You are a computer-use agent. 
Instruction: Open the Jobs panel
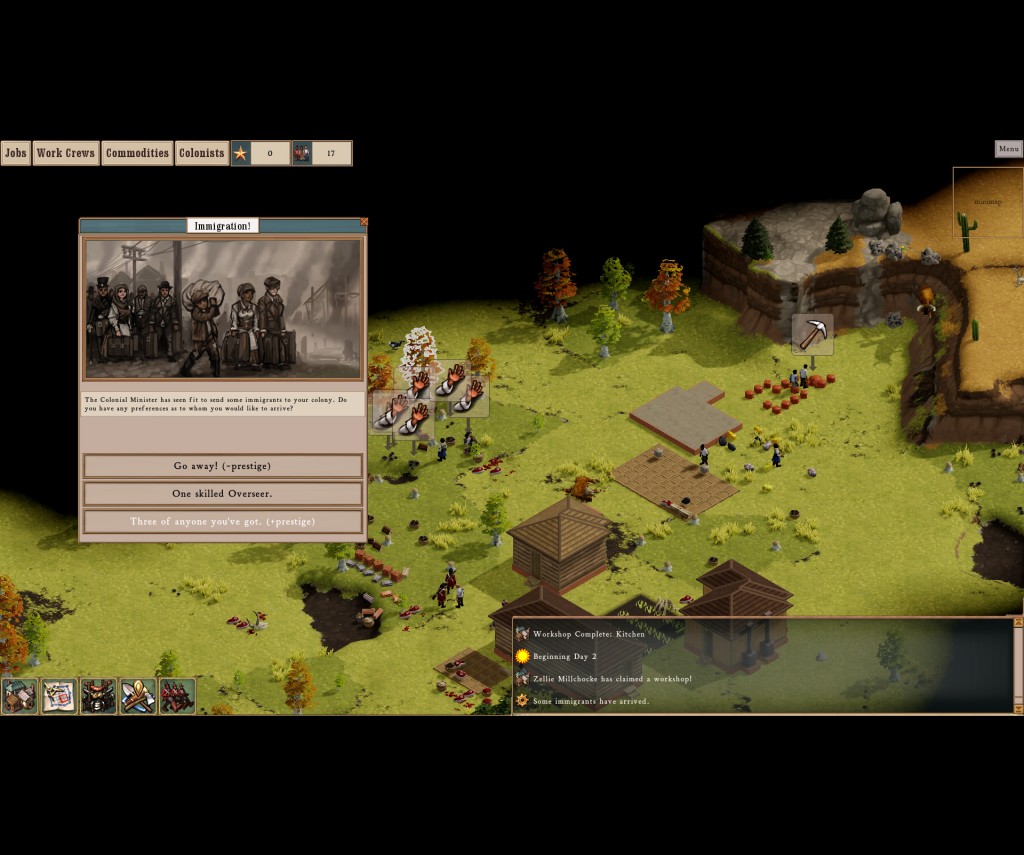click(x=16, y=153)
